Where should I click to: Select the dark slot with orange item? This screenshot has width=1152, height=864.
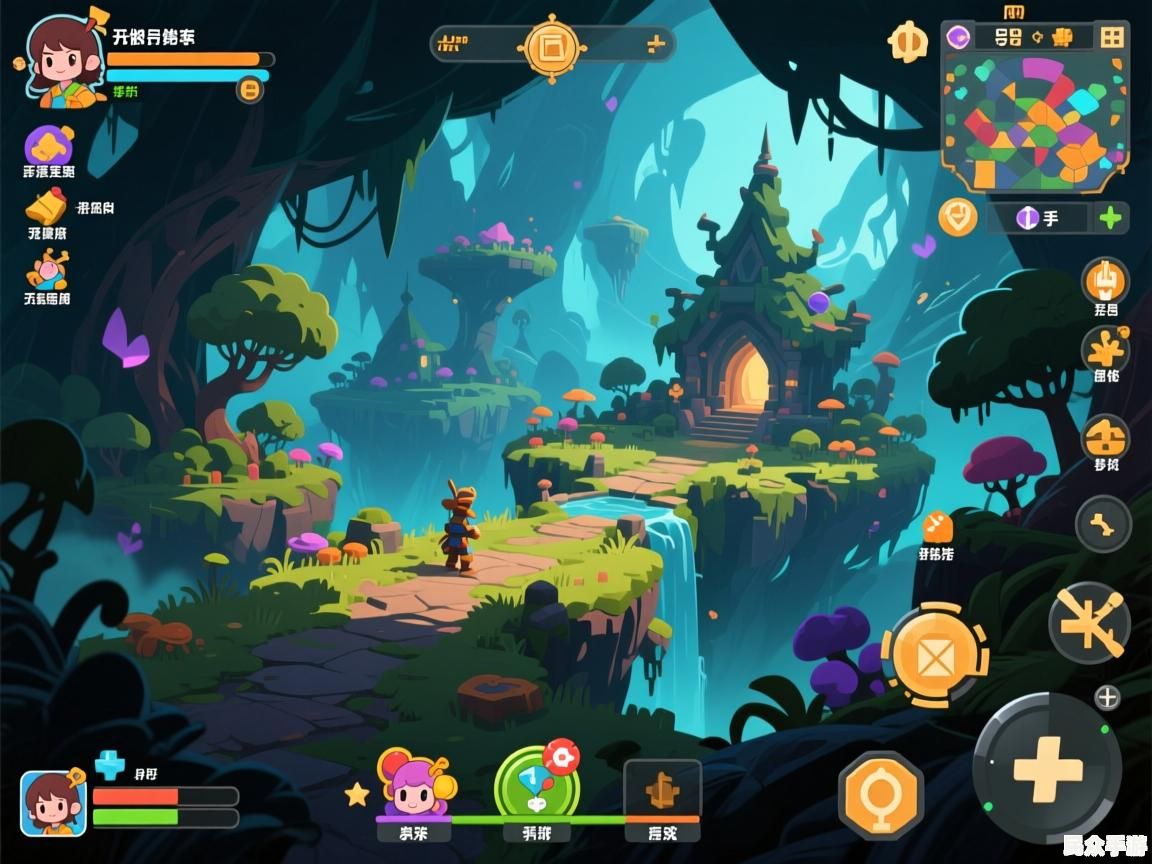(x=662, y=790)
